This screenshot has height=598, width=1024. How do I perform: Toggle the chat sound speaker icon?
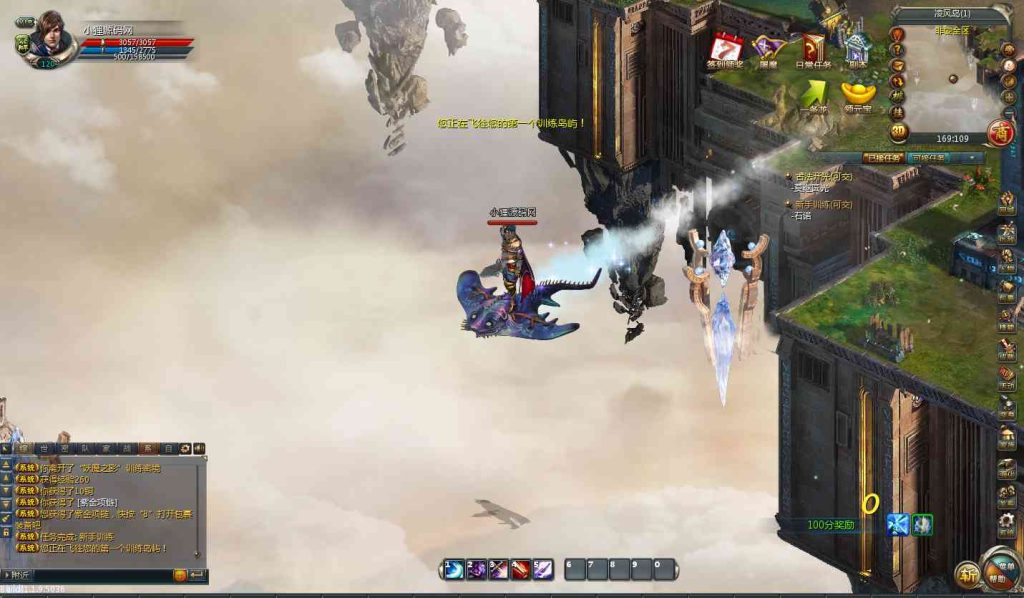pyautogui.click(x=199, y=449)
